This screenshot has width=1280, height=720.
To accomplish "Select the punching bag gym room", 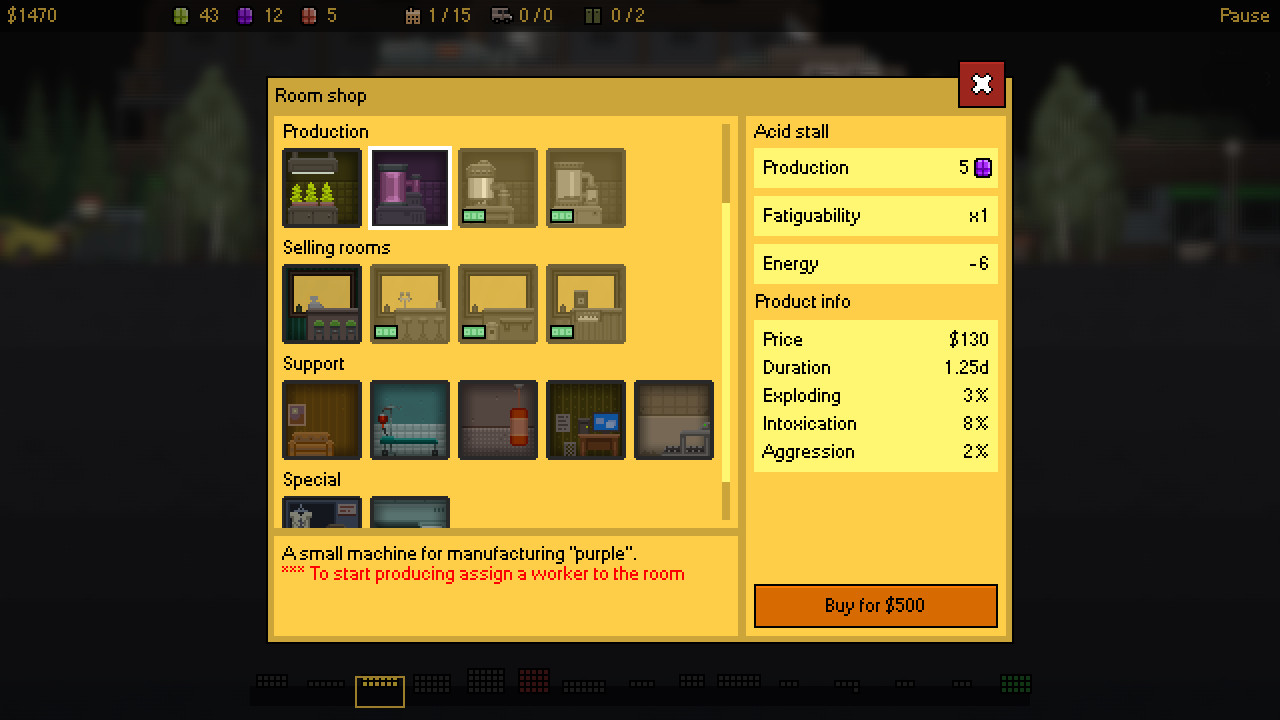I will (497, 420).
